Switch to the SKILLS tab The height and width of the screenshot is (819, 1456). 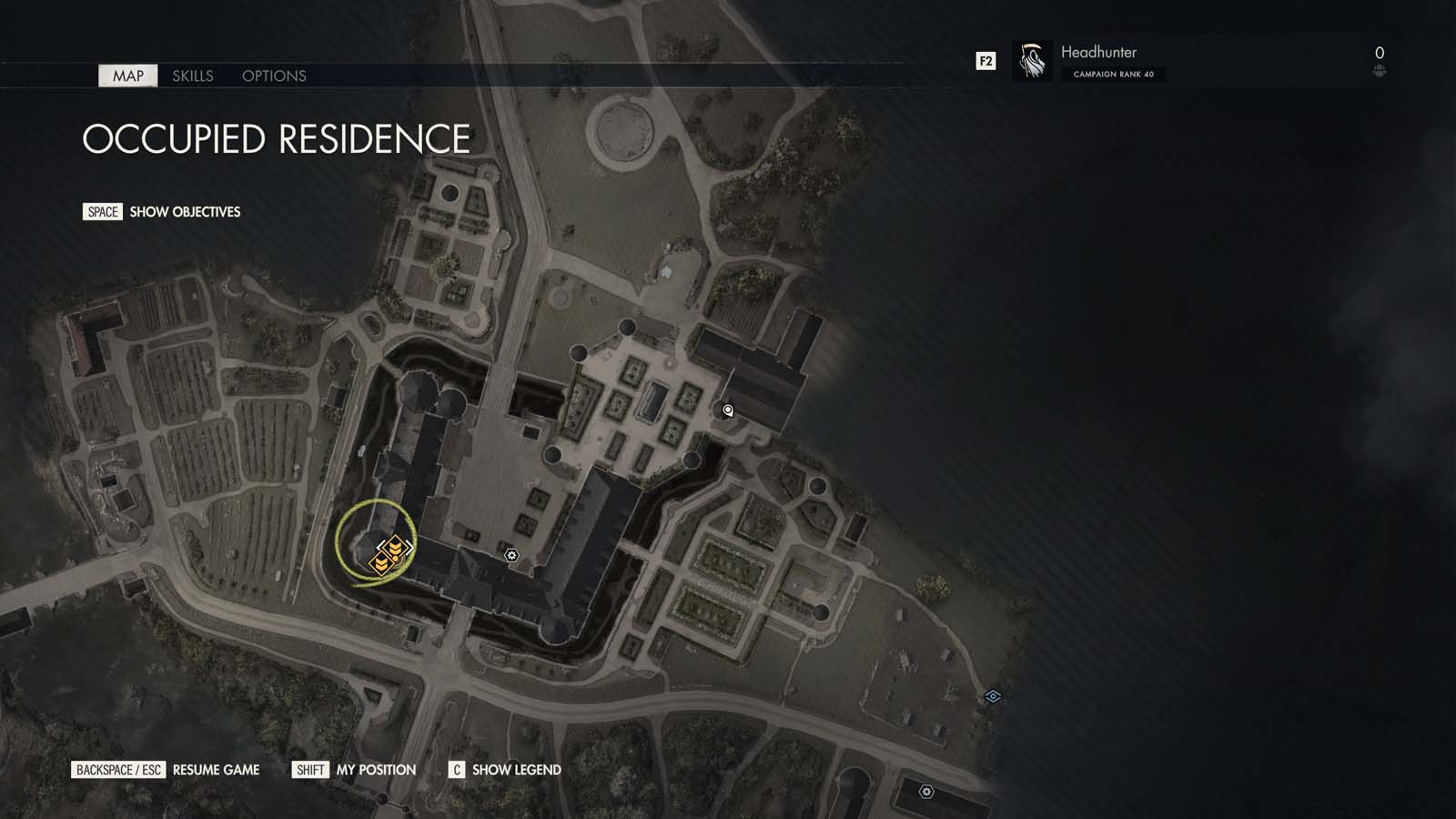pos(193,76)
